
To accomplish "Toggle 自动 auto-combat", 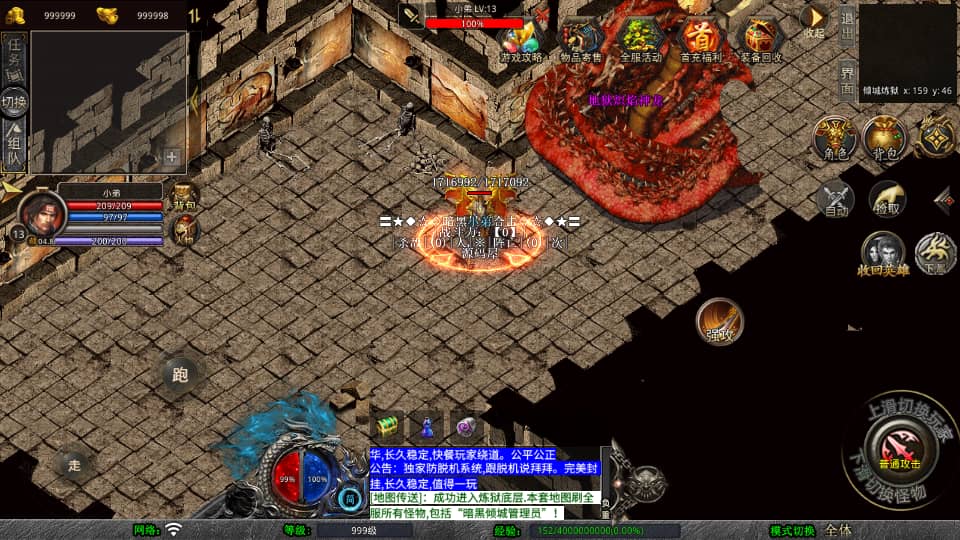I will (x=835, y=199).
